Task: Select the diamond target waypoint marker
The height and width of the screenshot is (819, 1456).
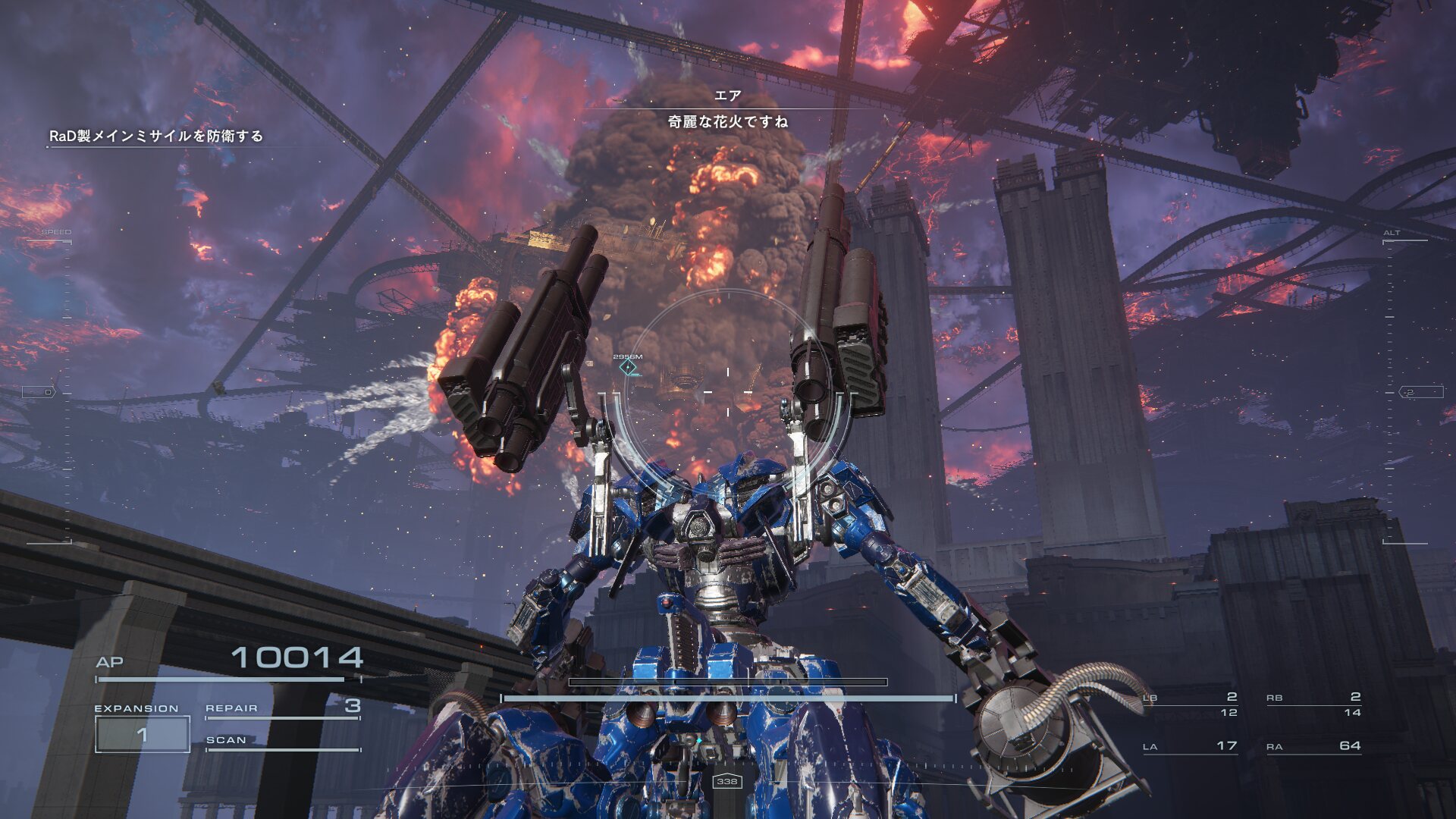Action: pyautogui.click(x=628, y=368)
